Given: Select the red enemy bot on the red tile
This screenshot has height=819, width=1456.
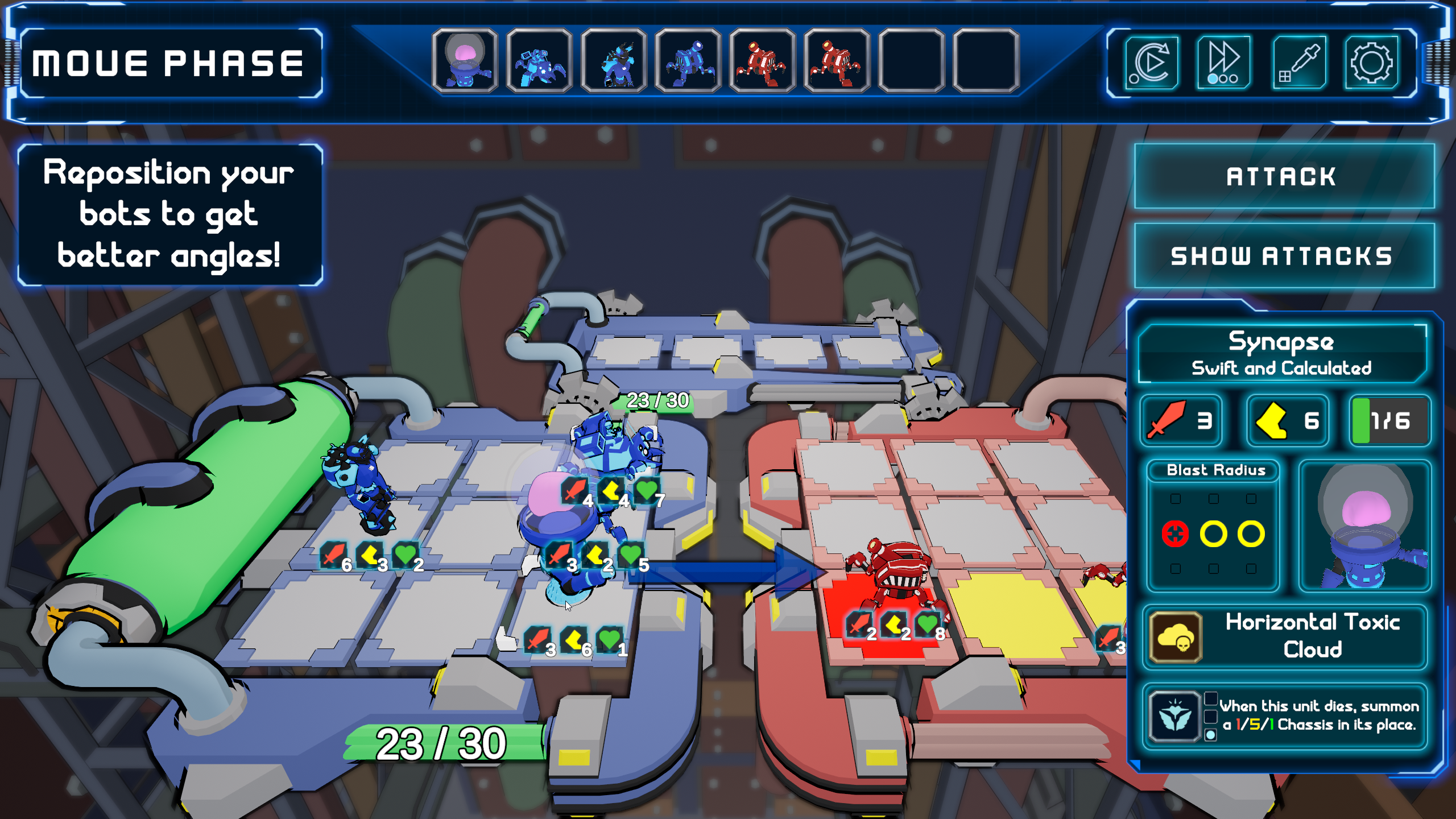Looking at the screenshot, I should coord(893,574).
